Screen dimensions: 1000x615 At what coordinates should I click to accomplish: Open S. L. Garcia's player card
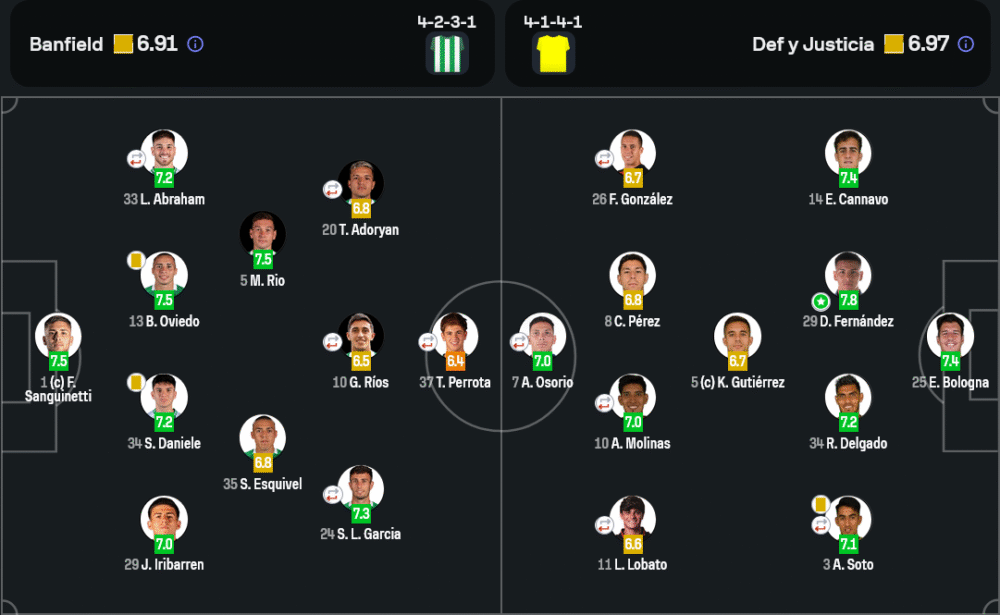[361, 488]
